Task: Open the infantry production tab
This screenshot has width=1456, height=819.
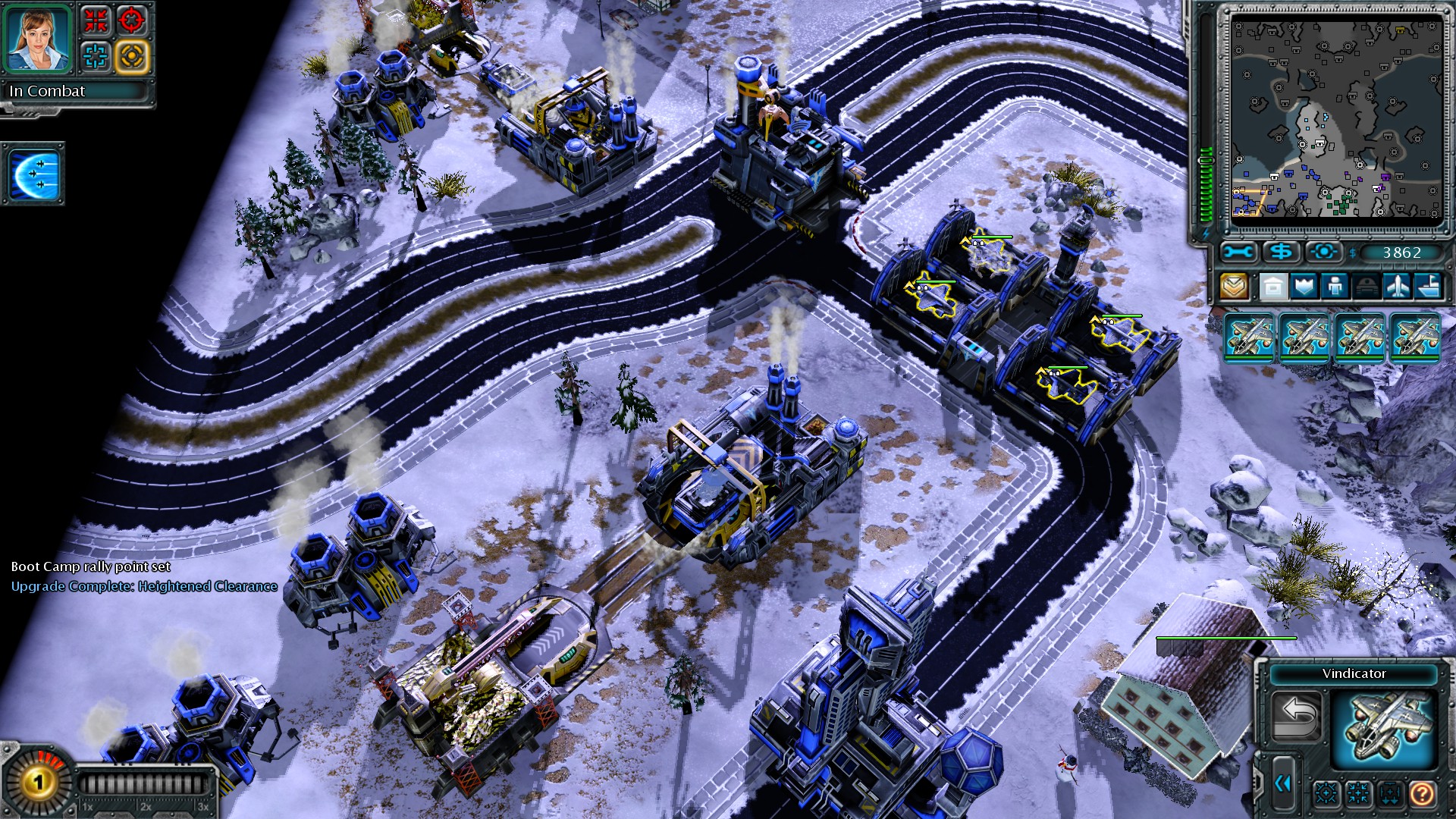Action: (x=1335, y=287)
